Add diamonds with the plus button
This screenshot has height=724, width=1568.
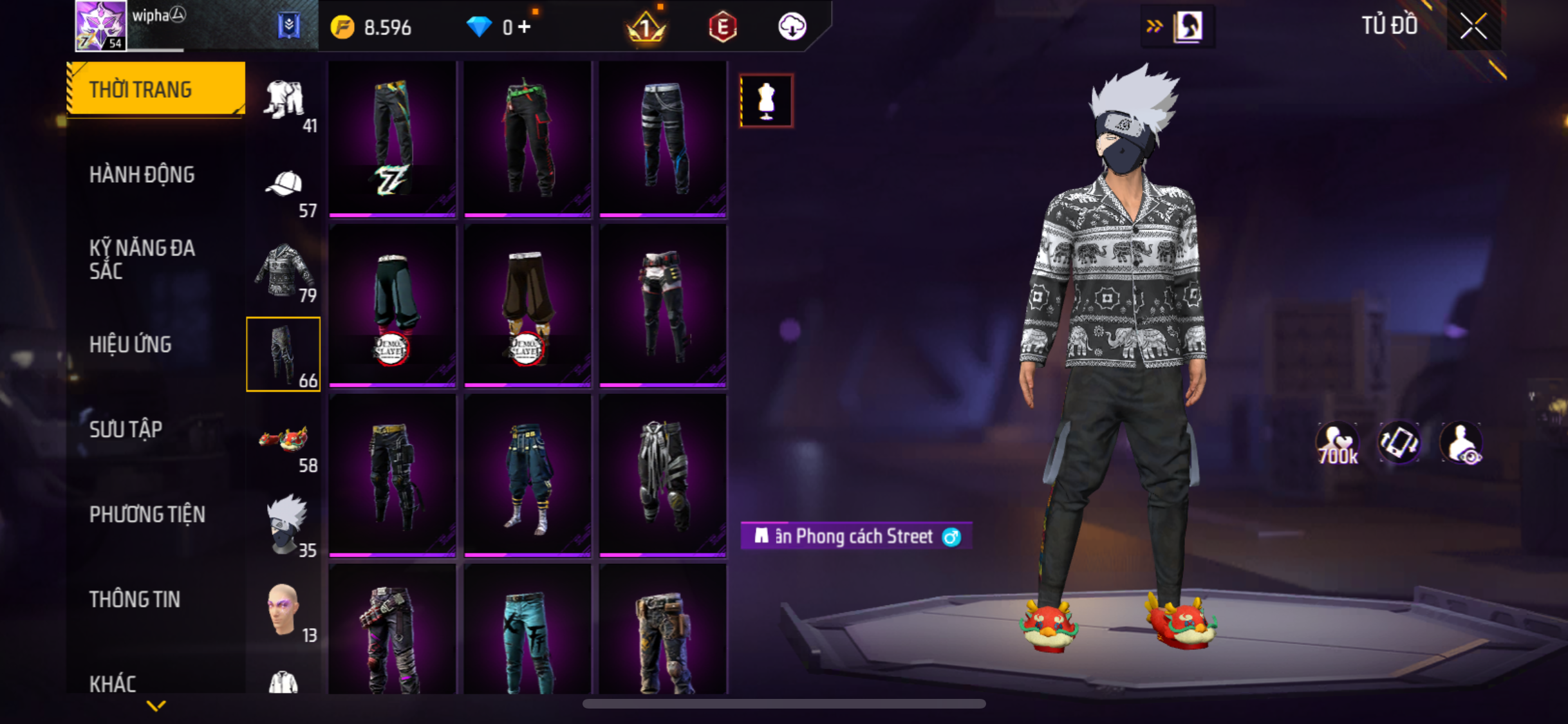(x=525, y=27)
